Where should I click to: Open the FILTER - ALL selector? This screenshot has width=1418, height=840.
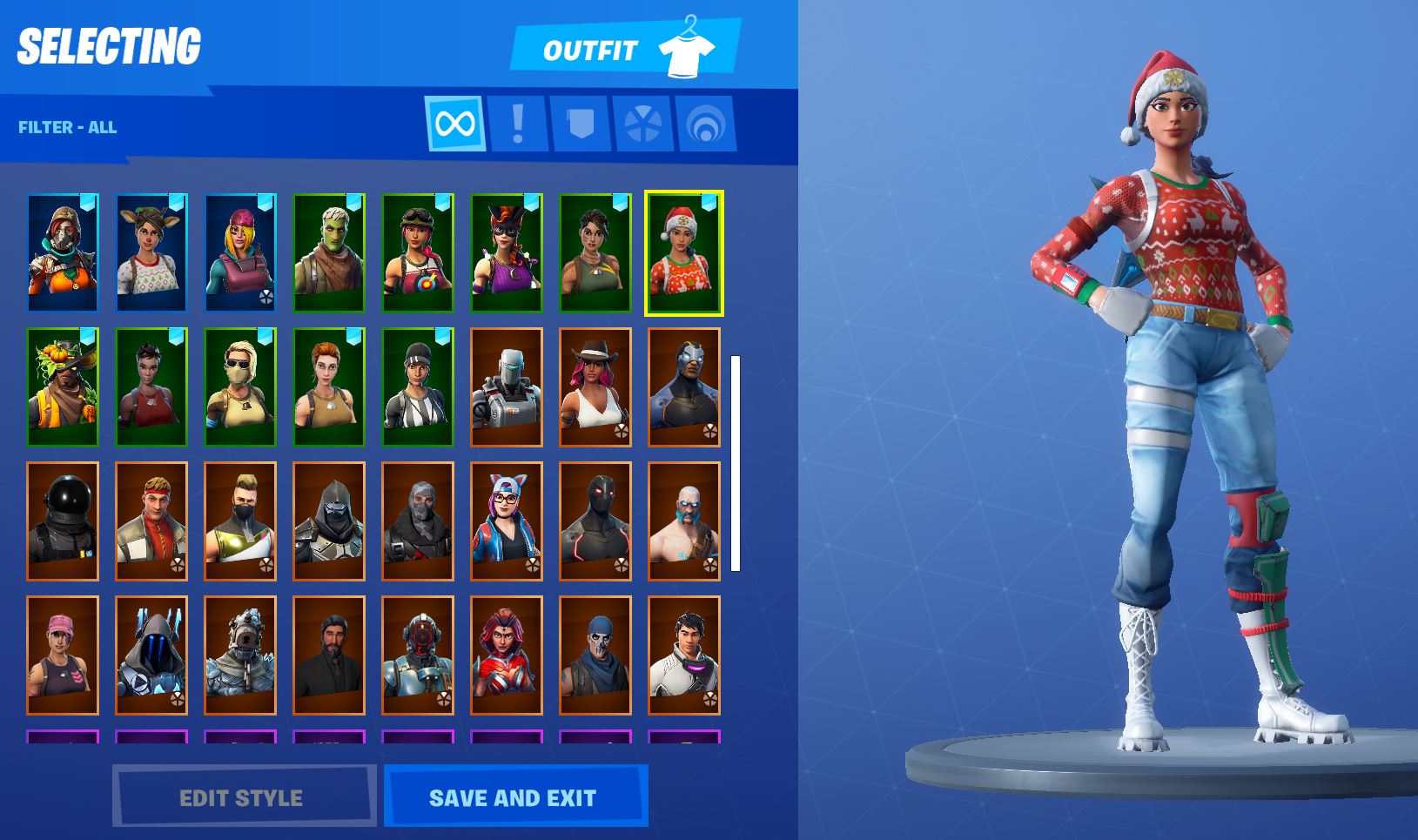65,126
